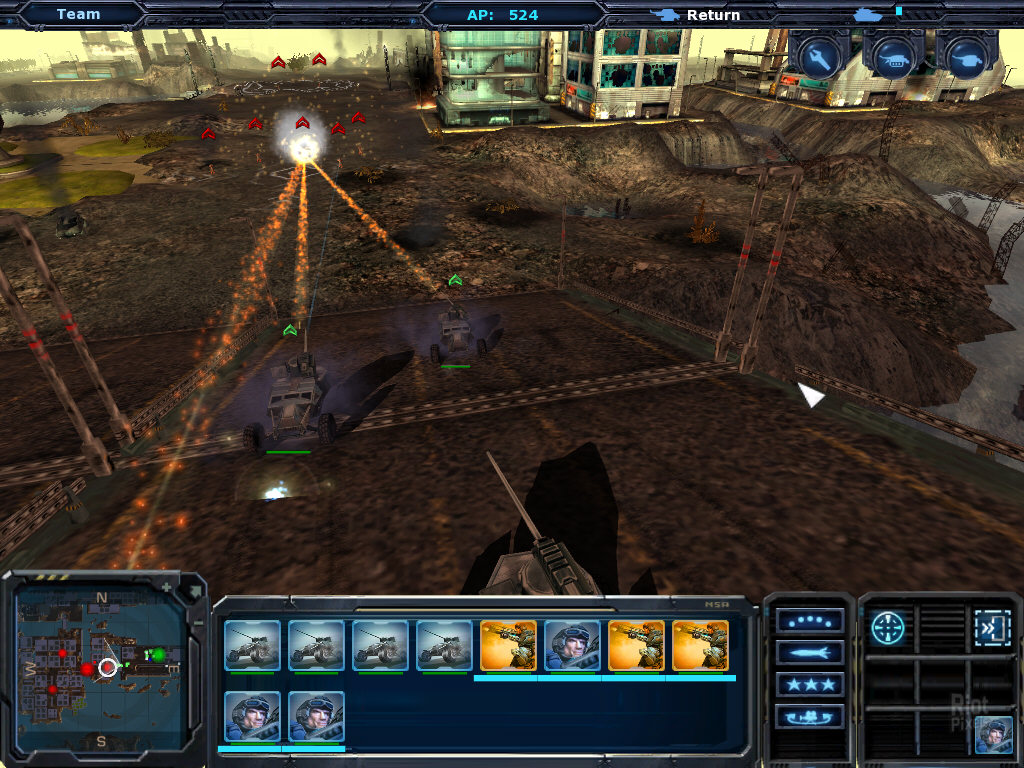Choose the four-dot formation button

click(809, 621)
